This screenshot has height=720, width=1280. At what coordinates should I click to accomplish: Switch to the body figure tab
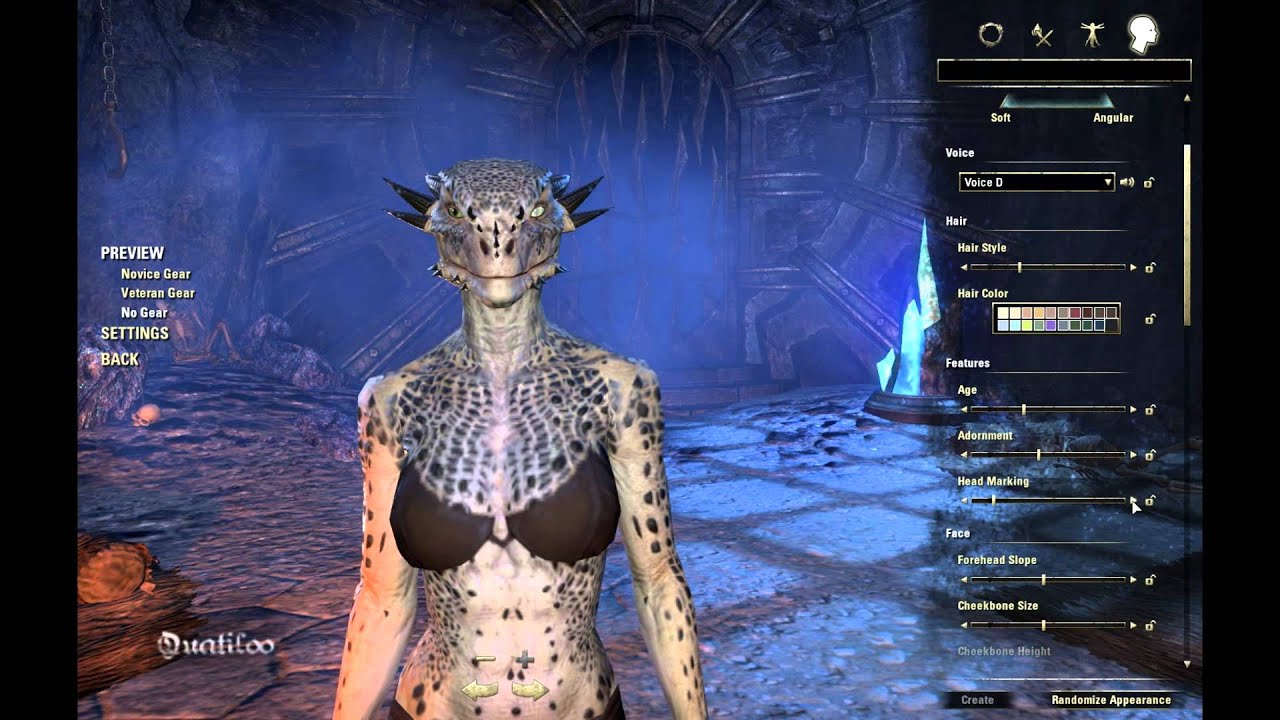1090,35
